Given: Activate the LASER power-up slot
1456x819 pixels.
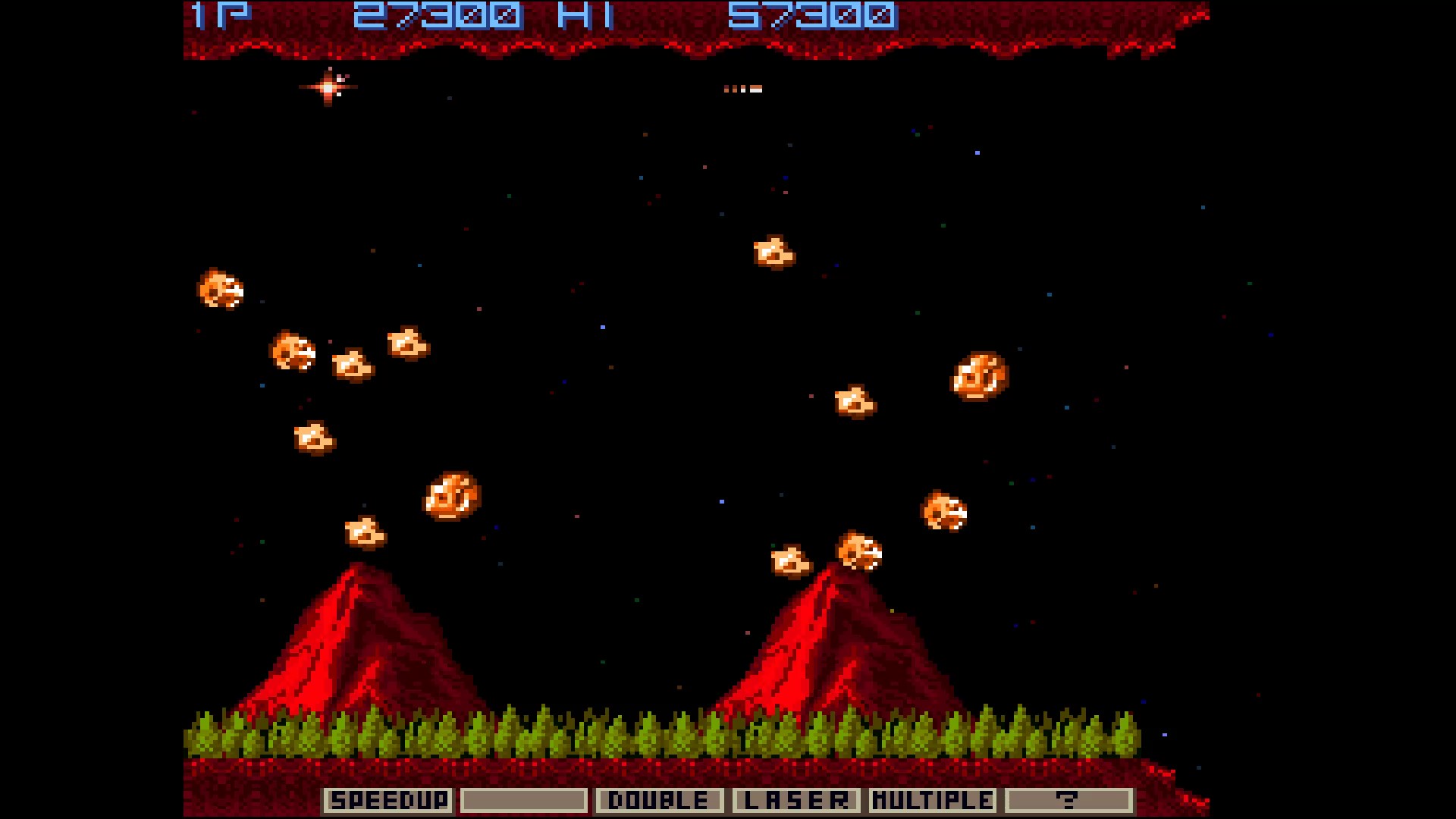Looking at the screenshot, I should point(795,800).
